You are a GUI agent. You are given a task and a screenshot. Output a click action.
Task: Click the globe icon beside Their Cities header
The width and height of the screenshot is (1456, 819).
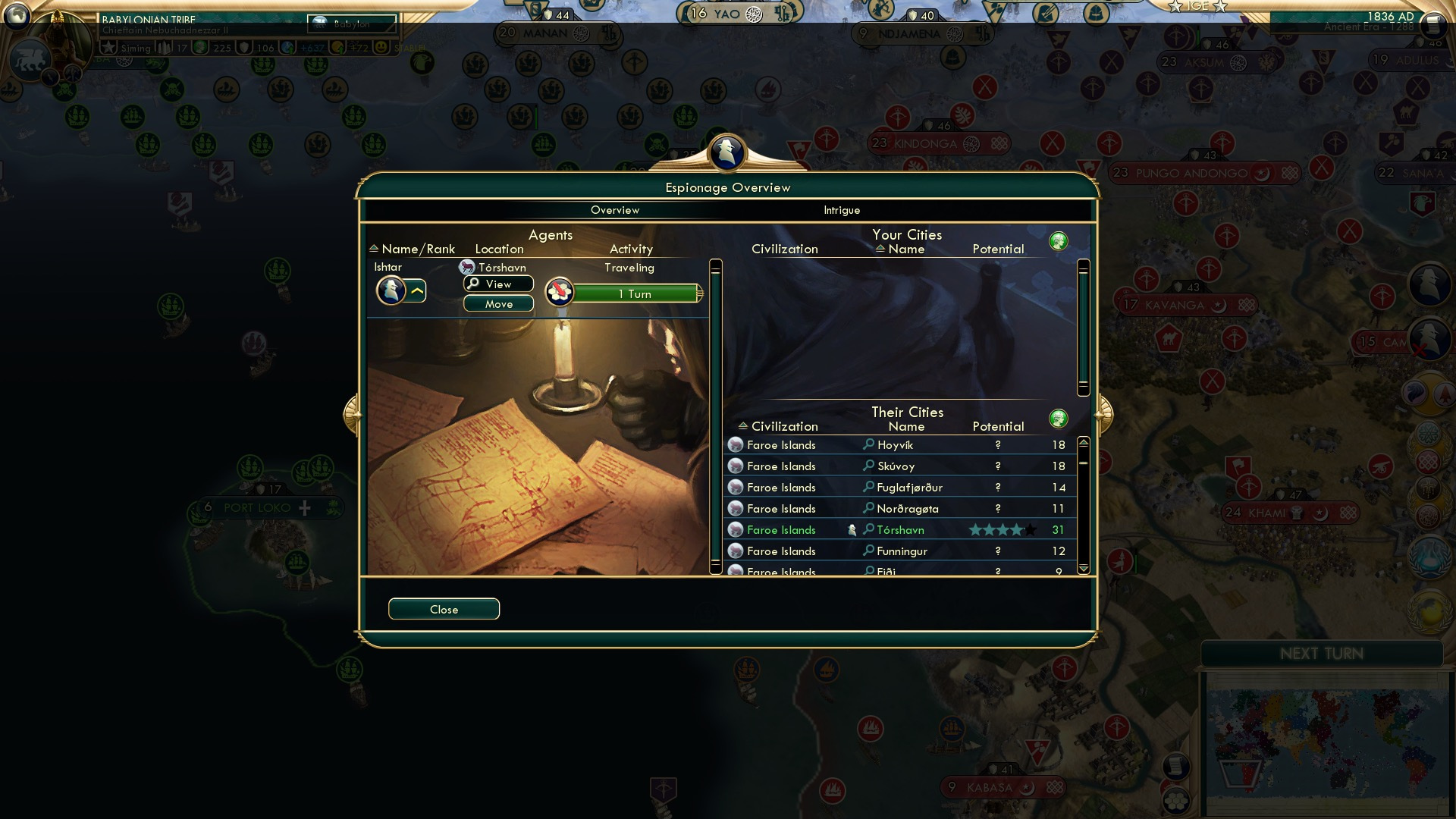click(x=1059, y=418)
